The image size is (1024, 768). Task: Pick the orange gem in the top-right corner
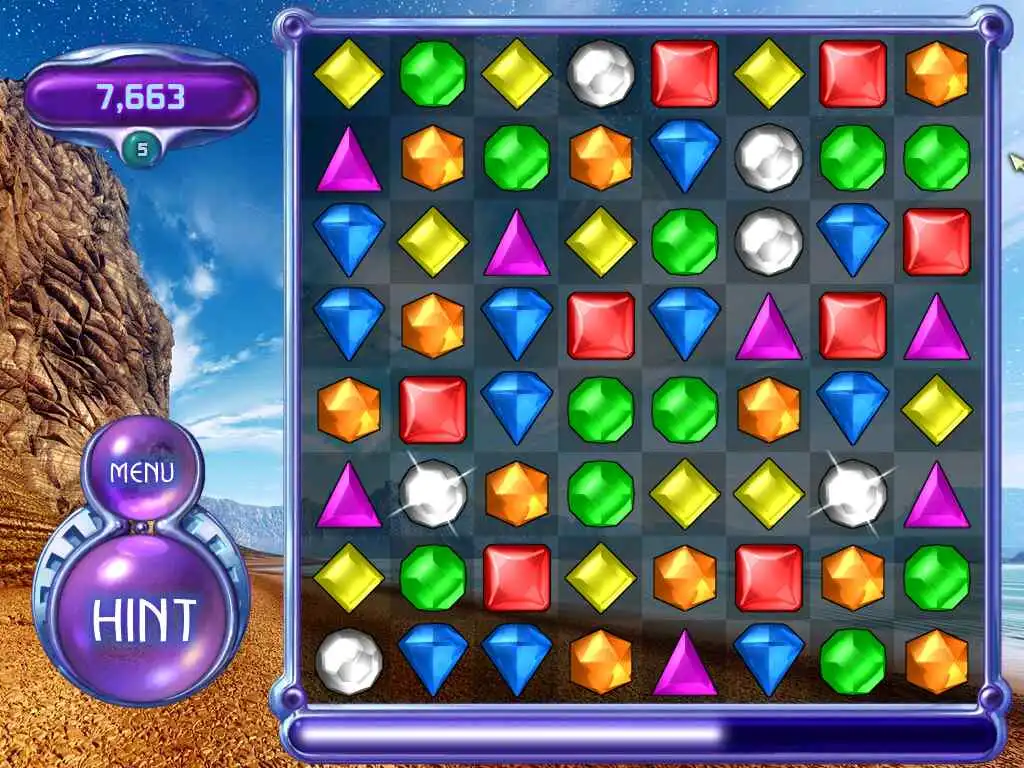936,74
